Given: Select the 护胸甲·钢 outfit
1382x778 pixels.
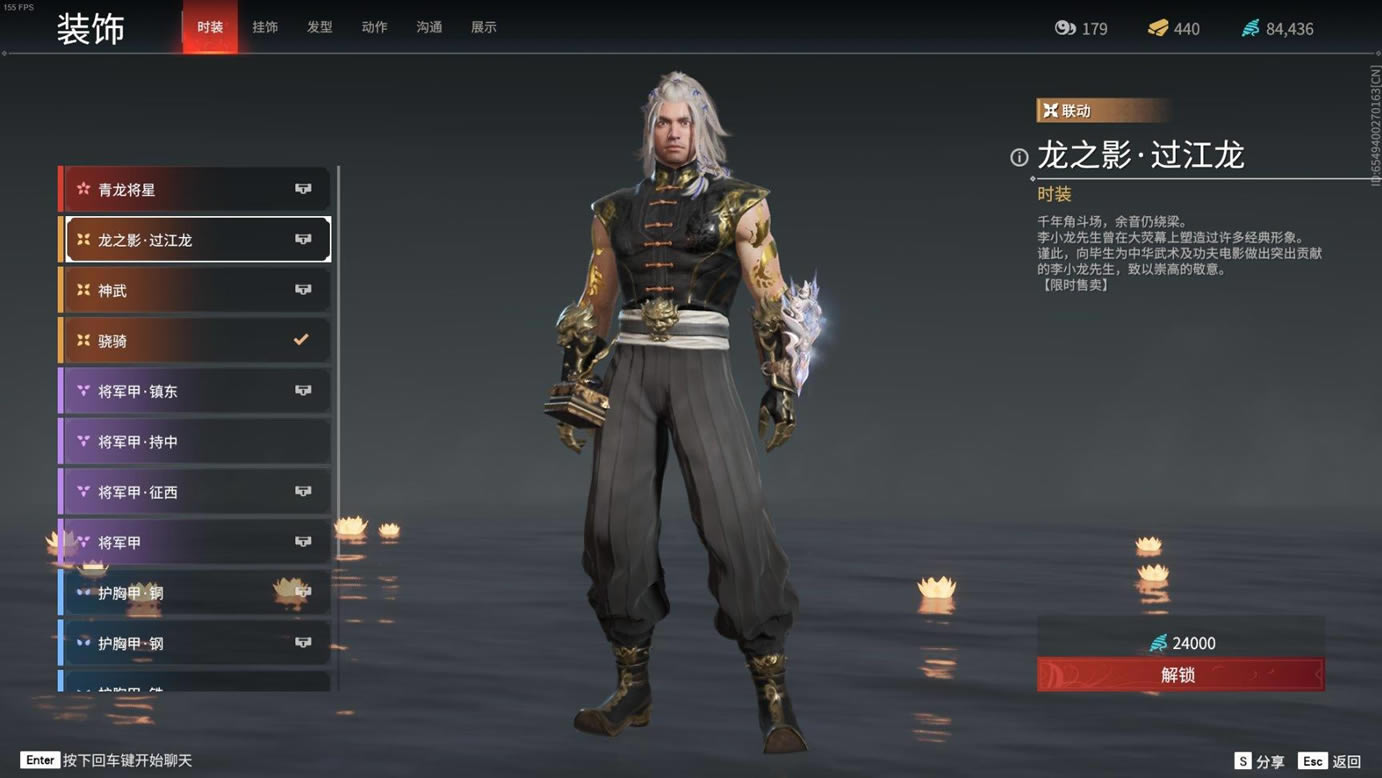Looking at the screenshot, I should click(x=196, y=643).
